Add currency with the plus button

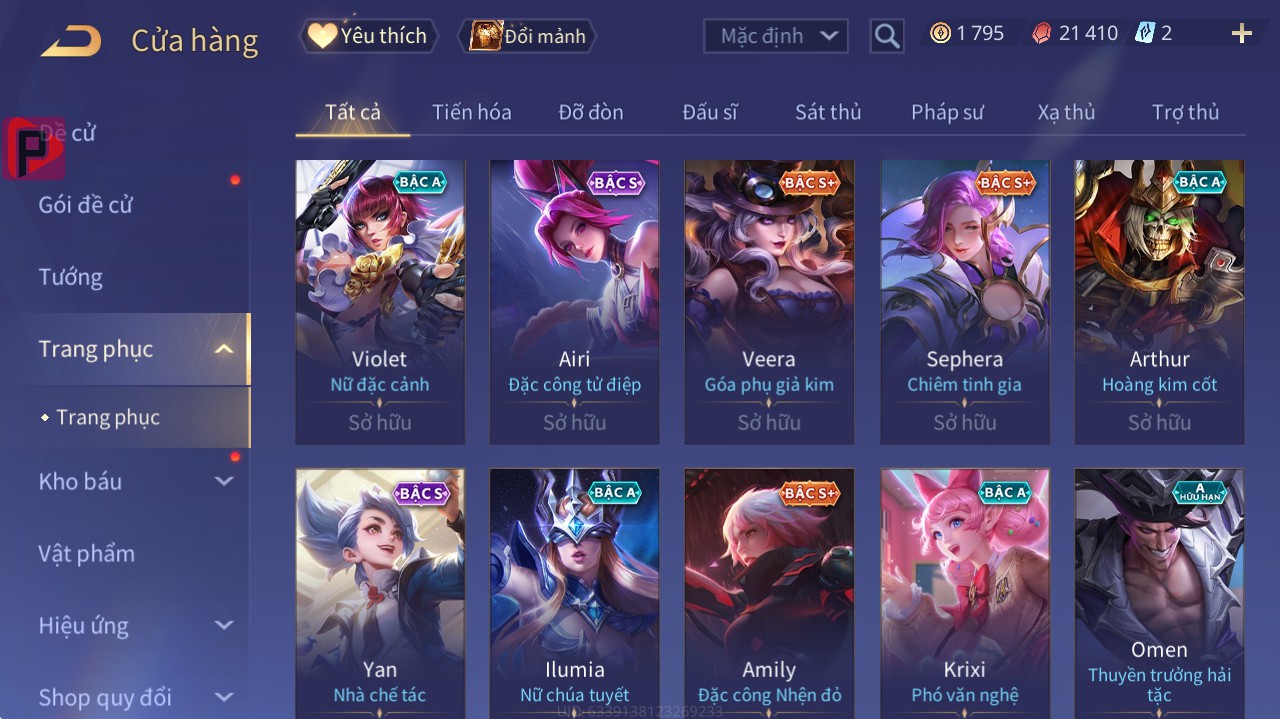[1242, 34]
